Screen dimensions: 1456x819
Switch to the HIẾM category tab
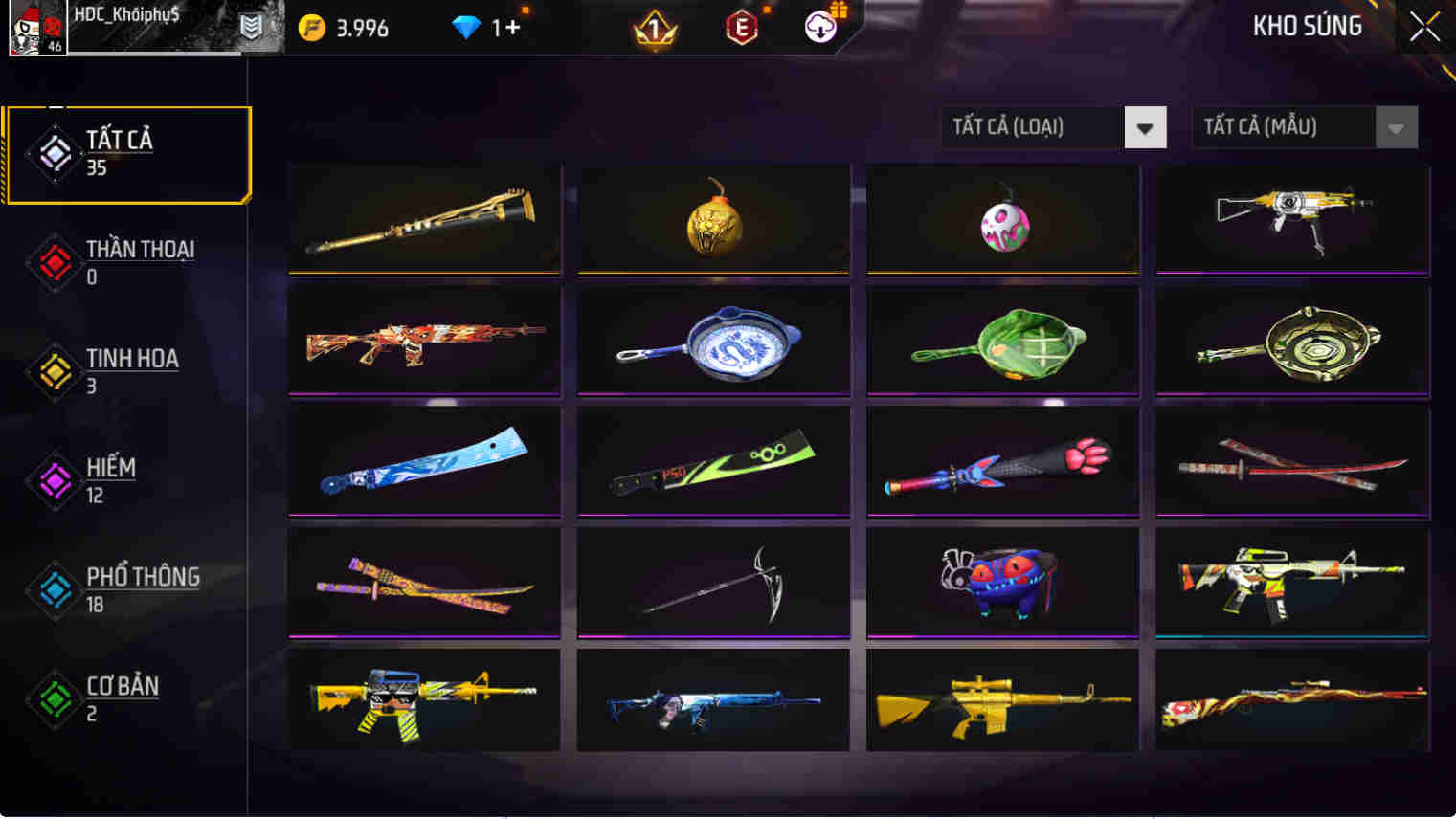[108, 480]
